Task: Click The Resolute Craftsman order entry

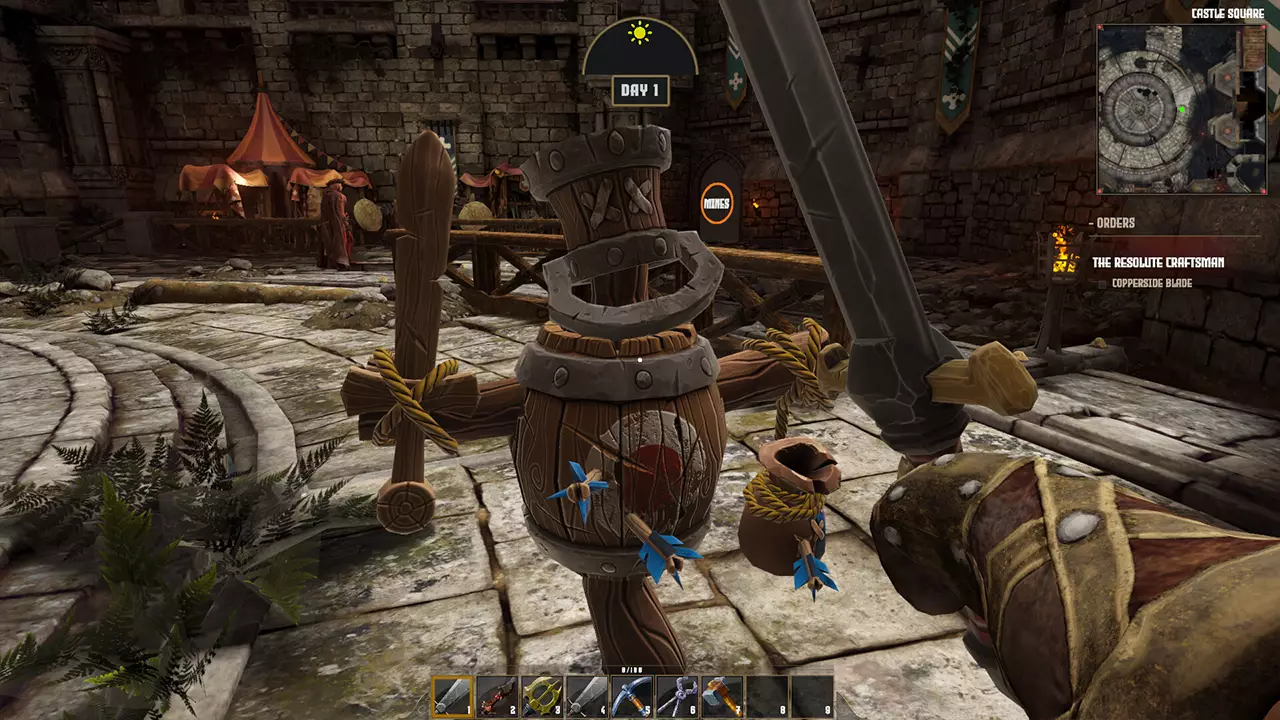Action: [x=1158, y=262]
